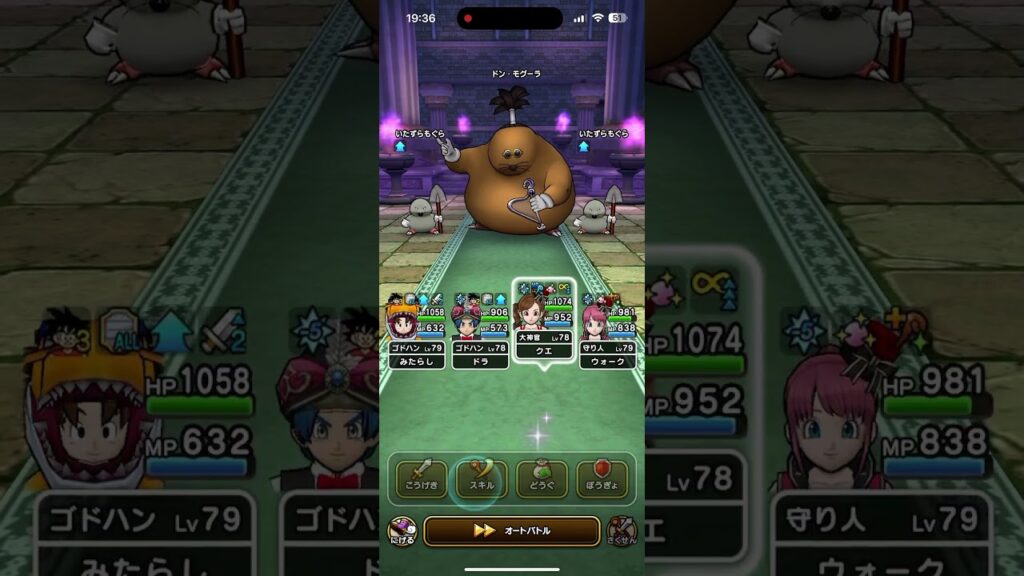Flee battle with the にげる button

pos(401,531)
